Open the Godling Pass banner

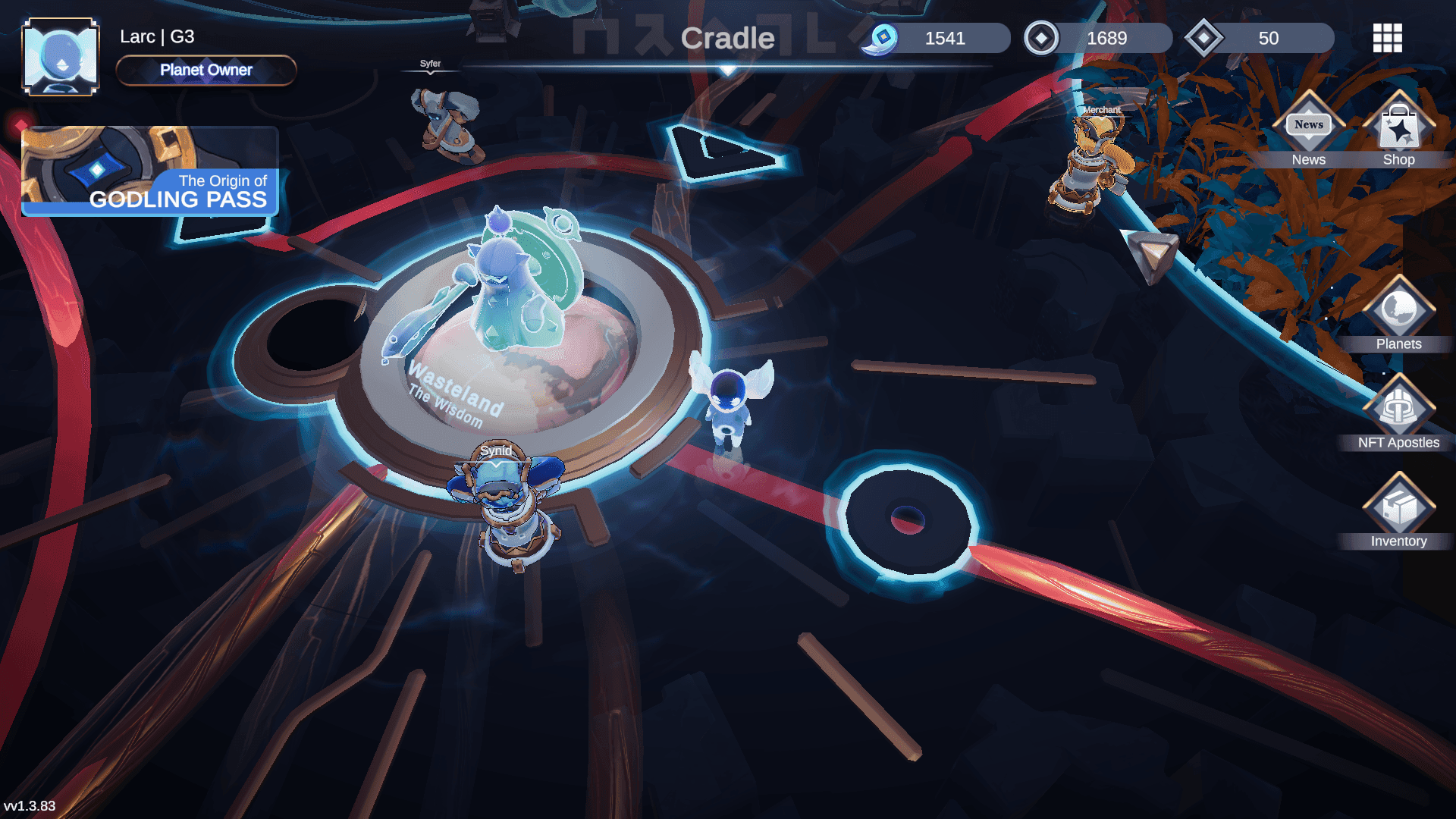click(150, 172)
